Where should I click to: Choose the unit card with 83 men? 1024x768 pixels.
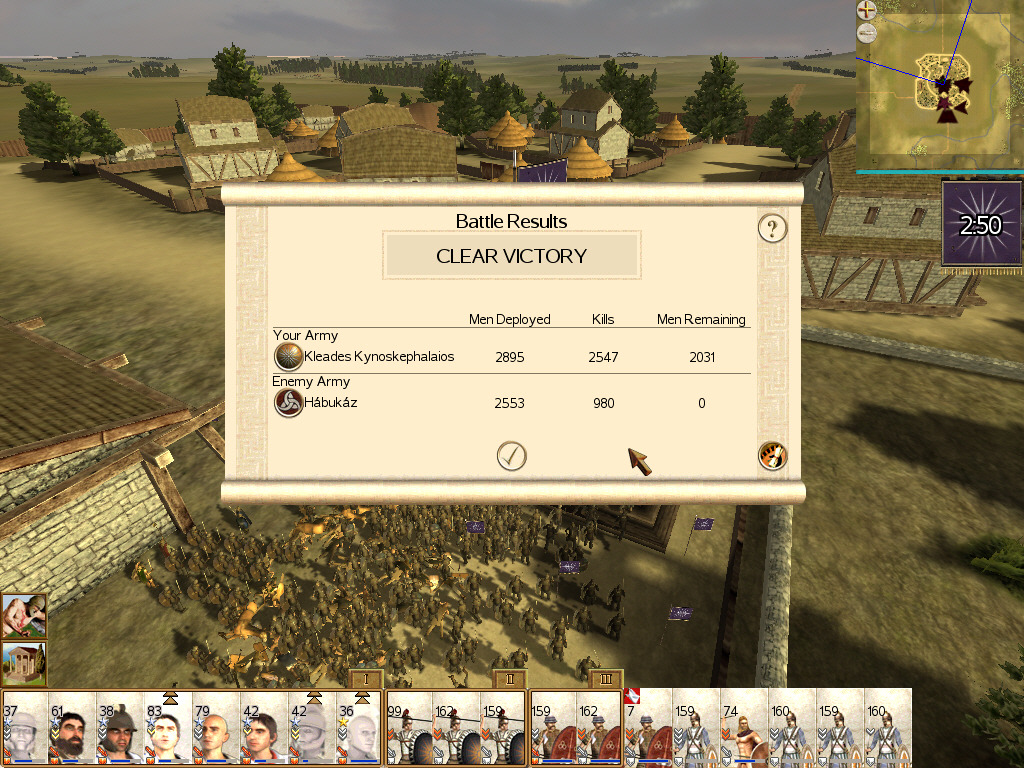168,728
